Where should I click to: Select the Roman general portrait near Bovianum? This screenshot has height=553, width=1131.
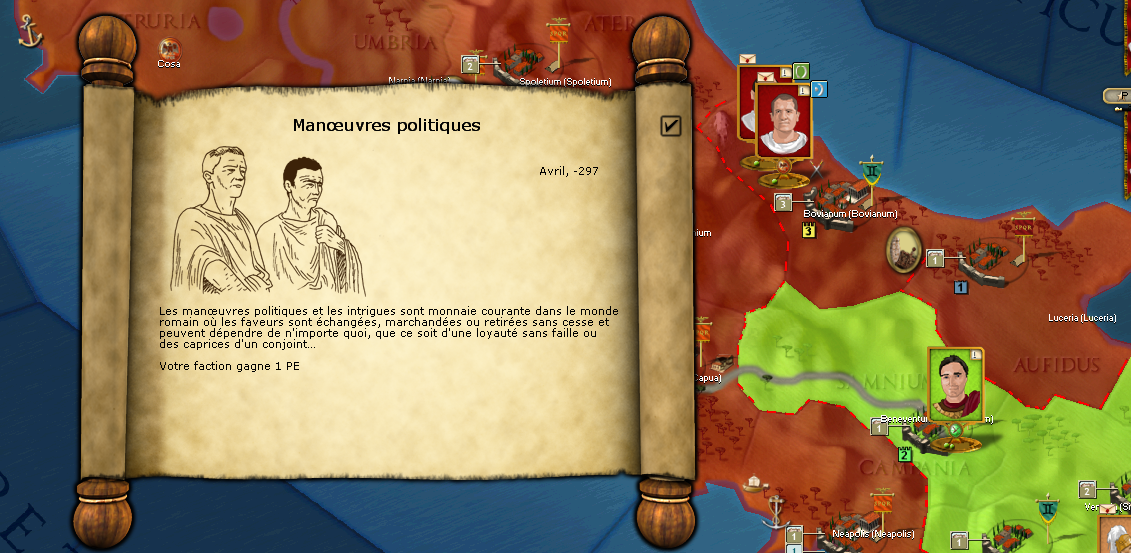point(782,120)
